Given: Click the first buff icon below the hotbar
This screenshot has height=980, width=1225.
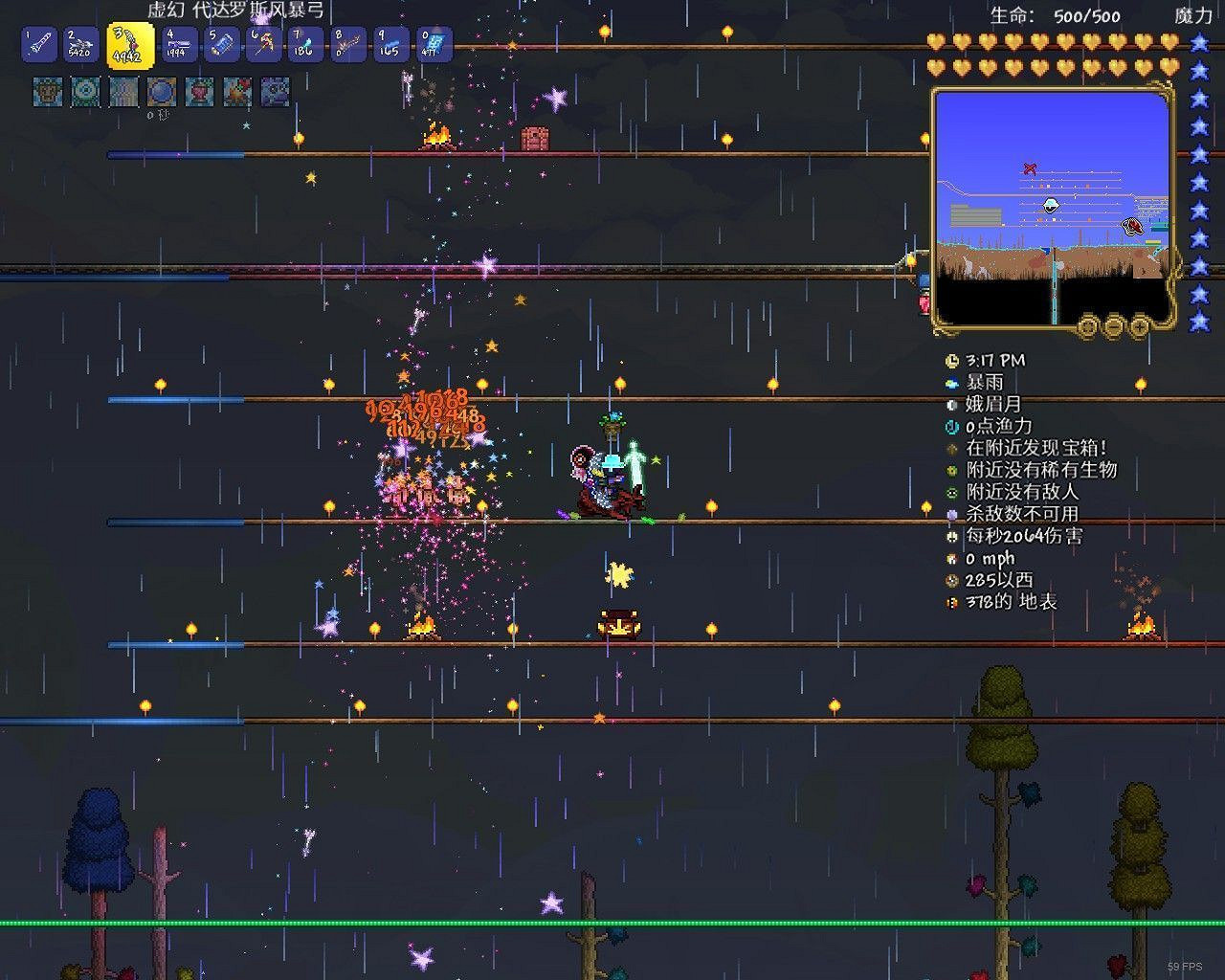Looking at the screenshot, I should pyautogui.click(x=47, y=93).
